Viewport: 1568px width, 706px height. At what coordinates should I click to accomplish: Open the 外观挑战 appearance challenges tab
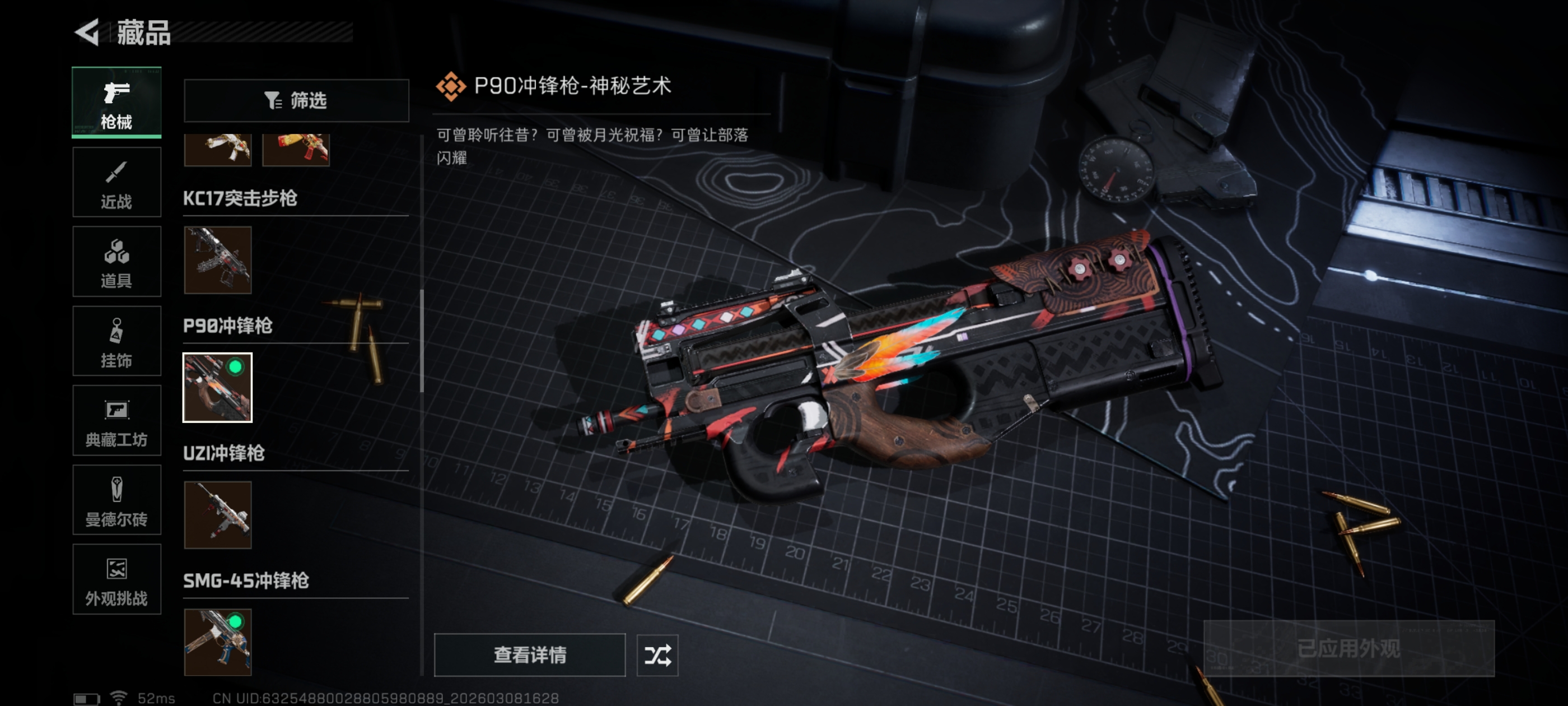click(x=116, y=580)
